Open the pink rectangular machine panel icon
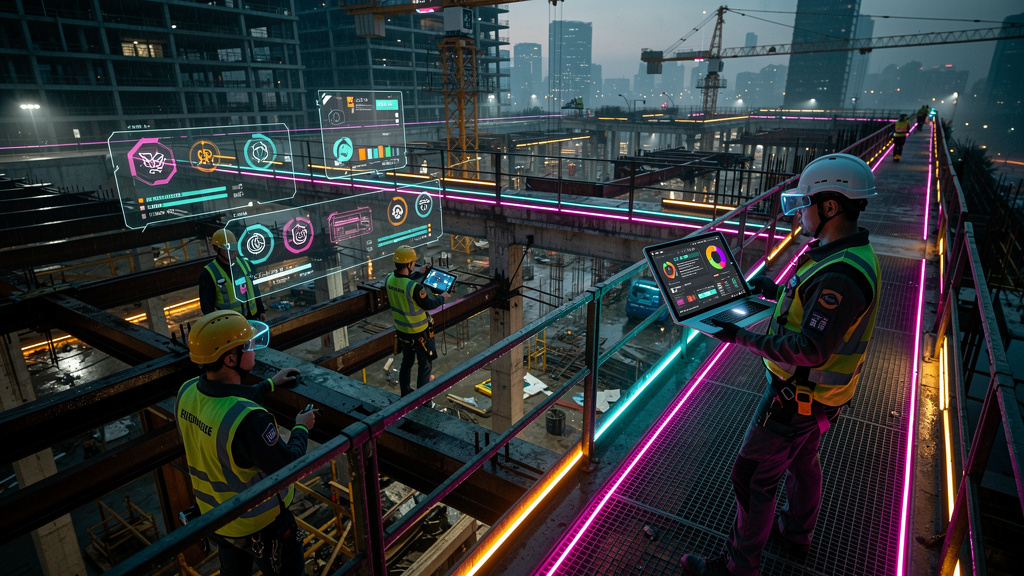The height and width of the screenshot is (576, 1024). tap(350, 224)
